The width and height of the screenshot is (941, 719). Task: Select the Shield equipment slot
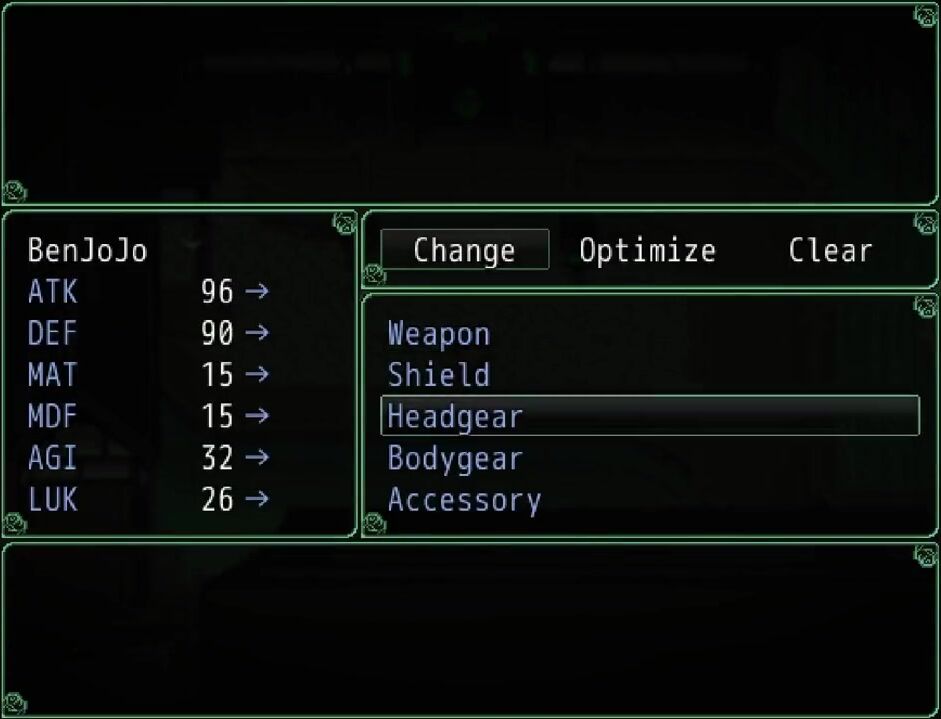point(439,375)
